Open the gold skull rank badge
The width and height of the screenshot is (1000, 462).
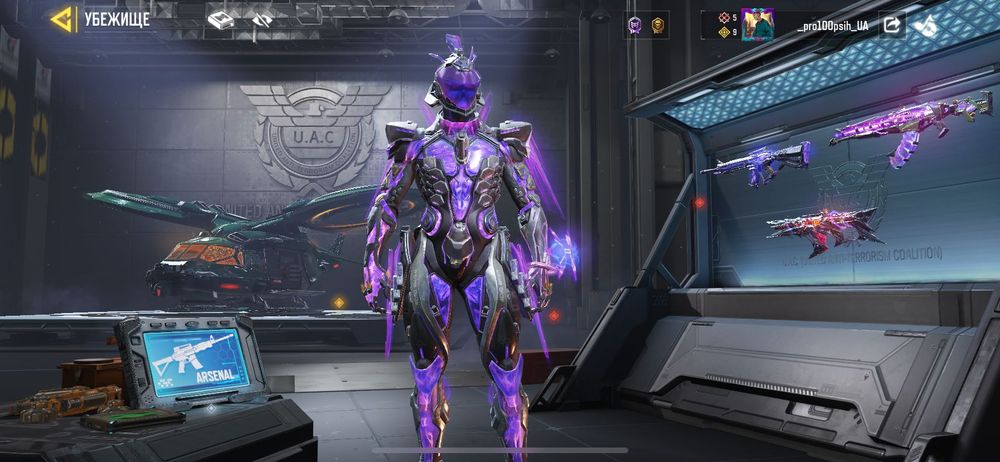click(x=658, y=24)
